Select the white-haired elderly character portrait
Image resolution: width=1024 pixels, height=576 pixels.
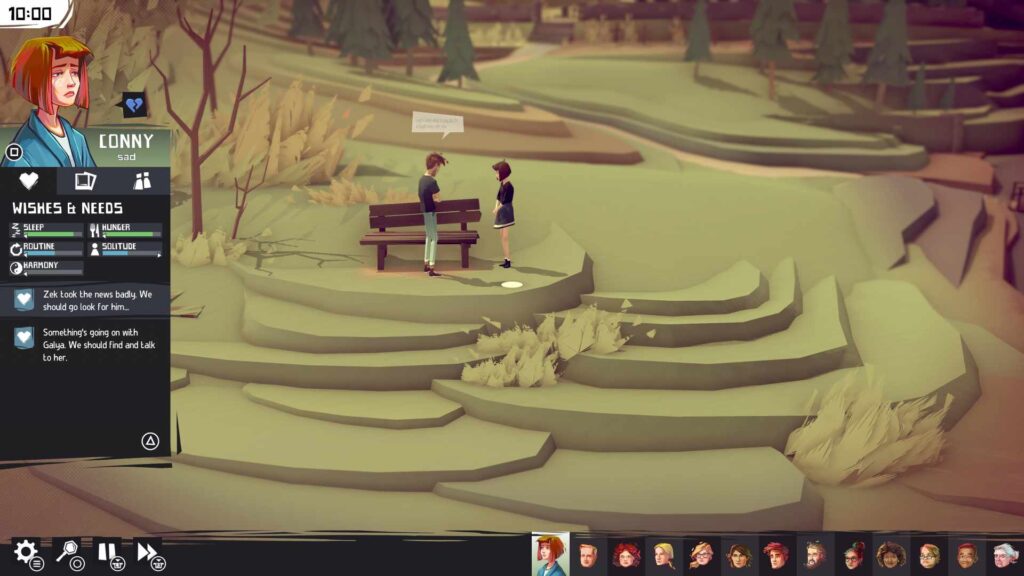pos(1003,554)
